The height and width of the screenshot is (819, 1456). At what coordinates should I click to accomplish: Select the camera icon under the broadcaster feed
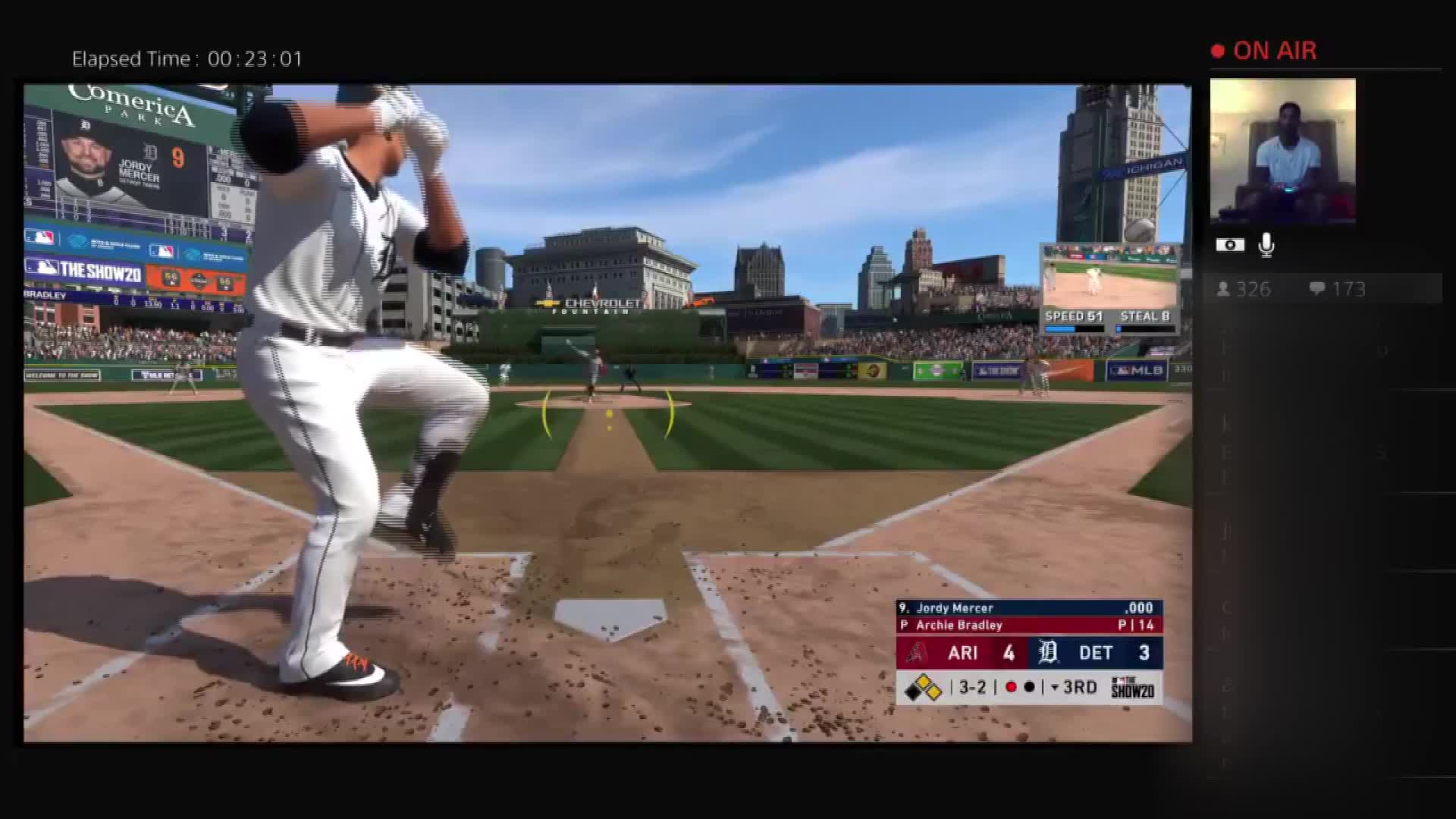(x=1230, y=244)
